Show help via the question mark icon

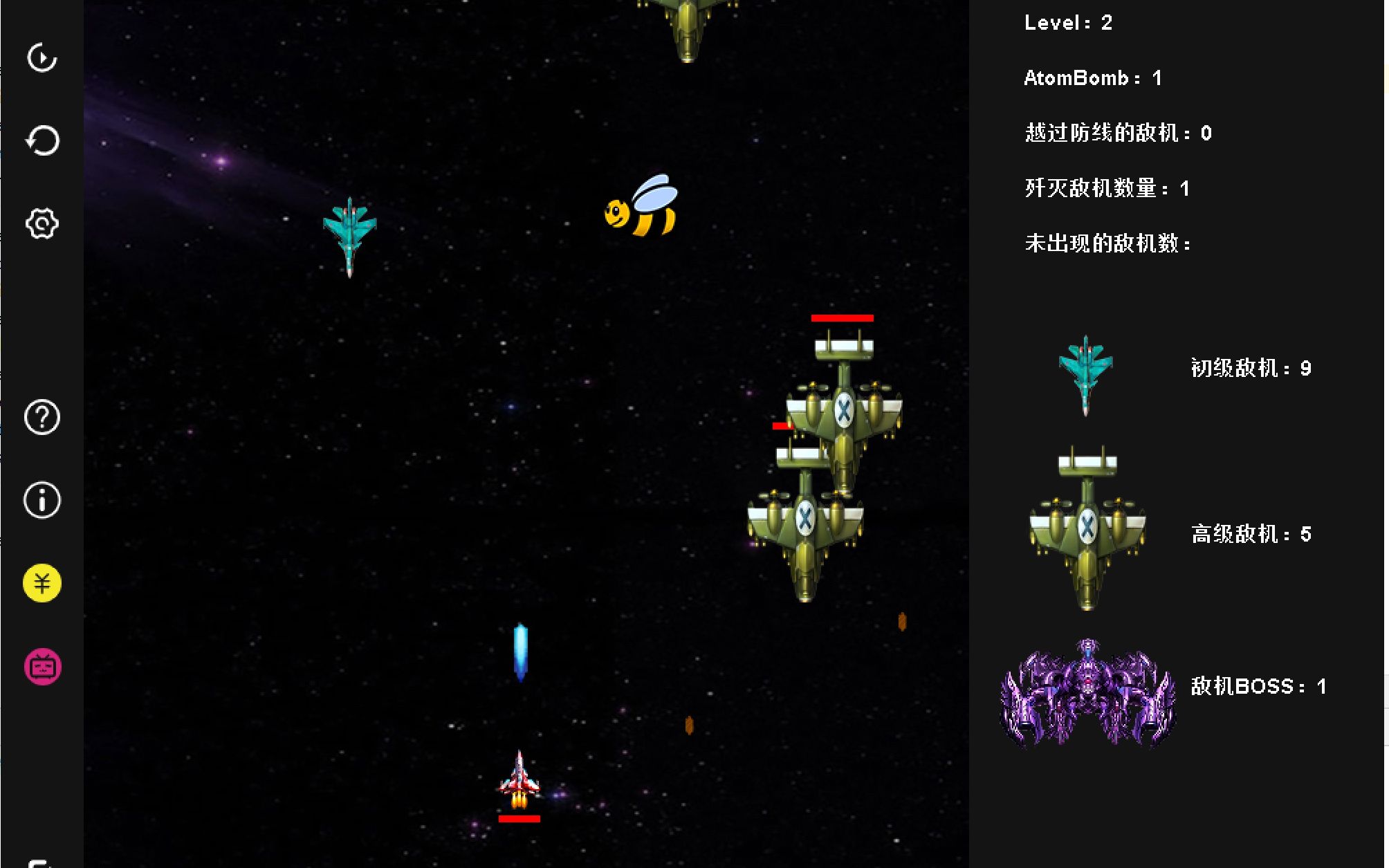pyautogui.click(x=42, y=418)
